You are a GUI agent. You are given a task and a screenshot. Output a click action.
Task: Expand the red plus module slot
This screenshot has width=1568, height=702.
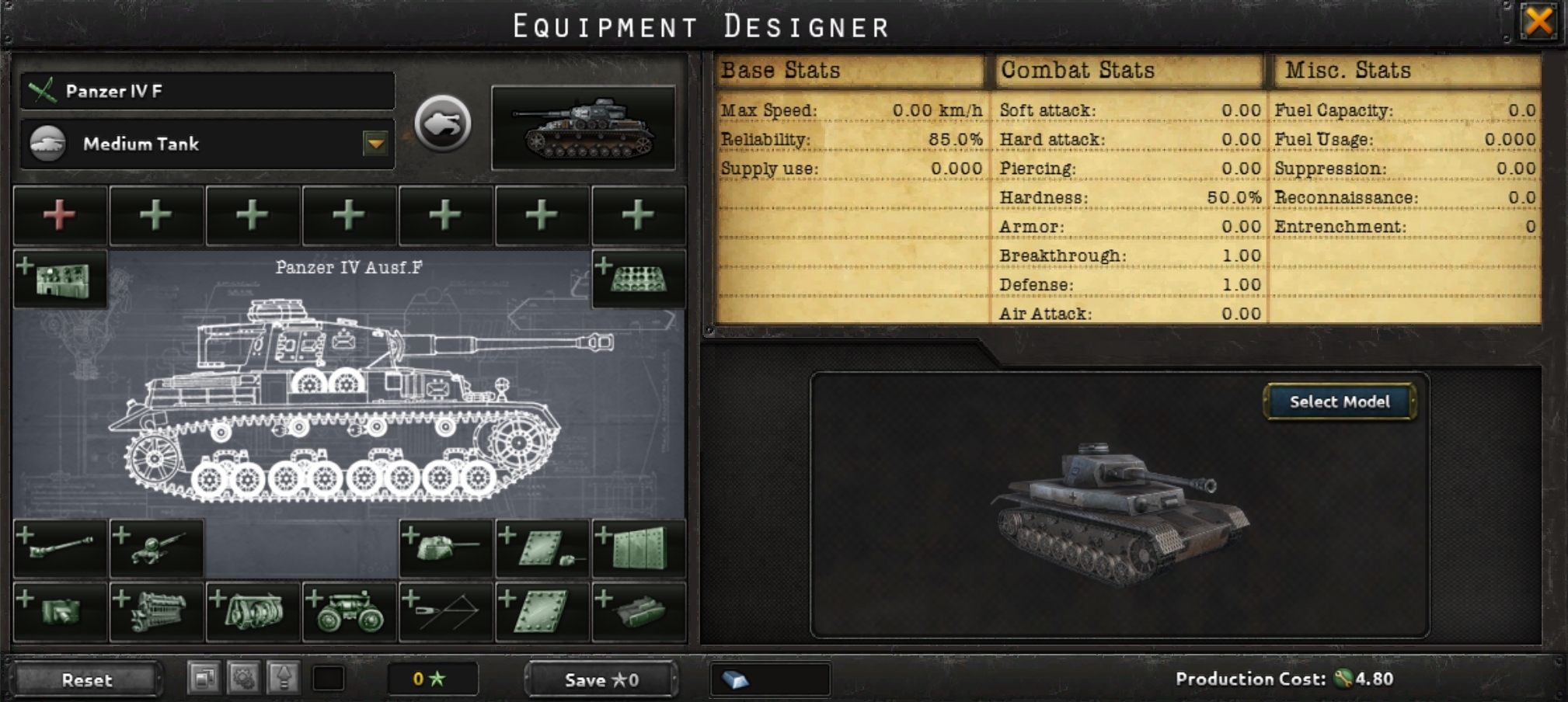(x=60, y=216)
